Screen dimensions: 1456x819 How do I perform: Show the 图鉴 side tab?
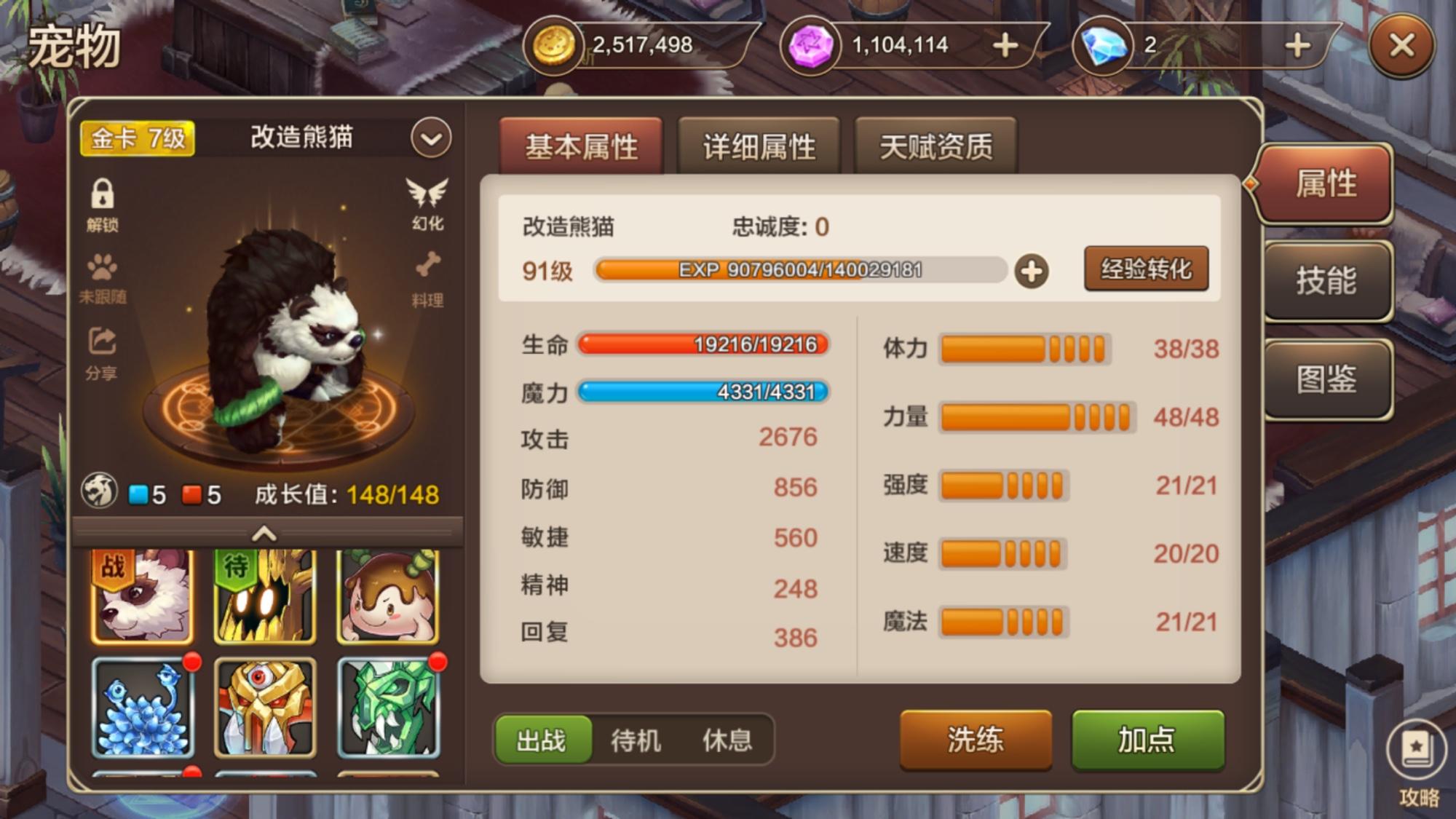coord(1326,379)
